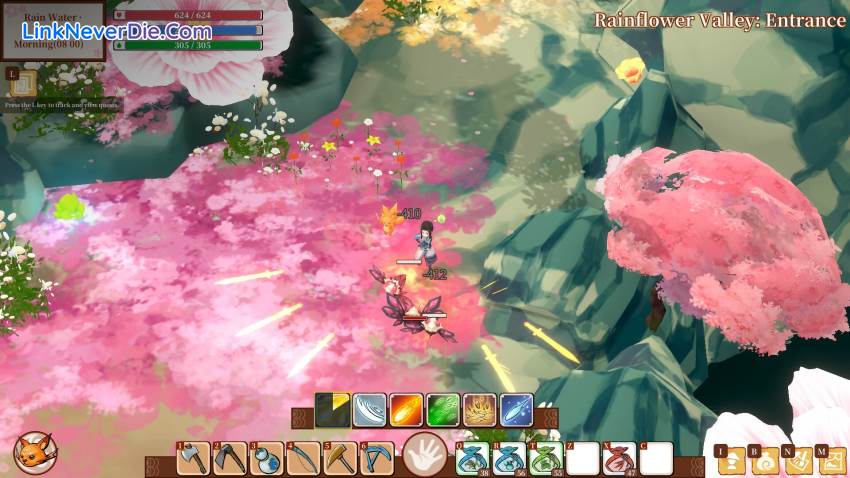The width and height of the screenshot is (850, 478).
Task: Select the hammer tool slot
Action: click(340, 459)
